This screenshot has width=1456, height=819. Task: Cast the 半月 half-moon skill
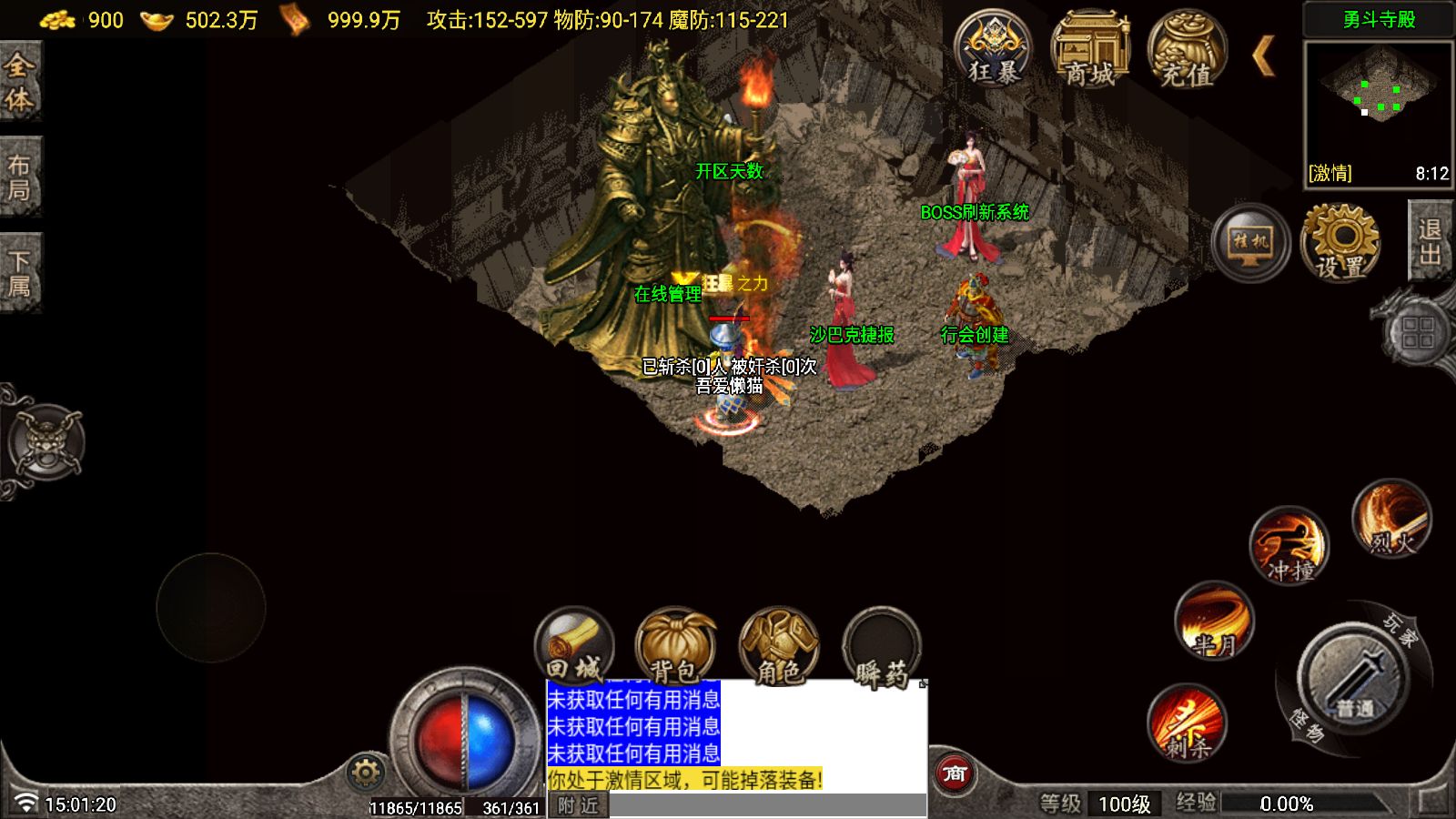[x=1214, y=622]
